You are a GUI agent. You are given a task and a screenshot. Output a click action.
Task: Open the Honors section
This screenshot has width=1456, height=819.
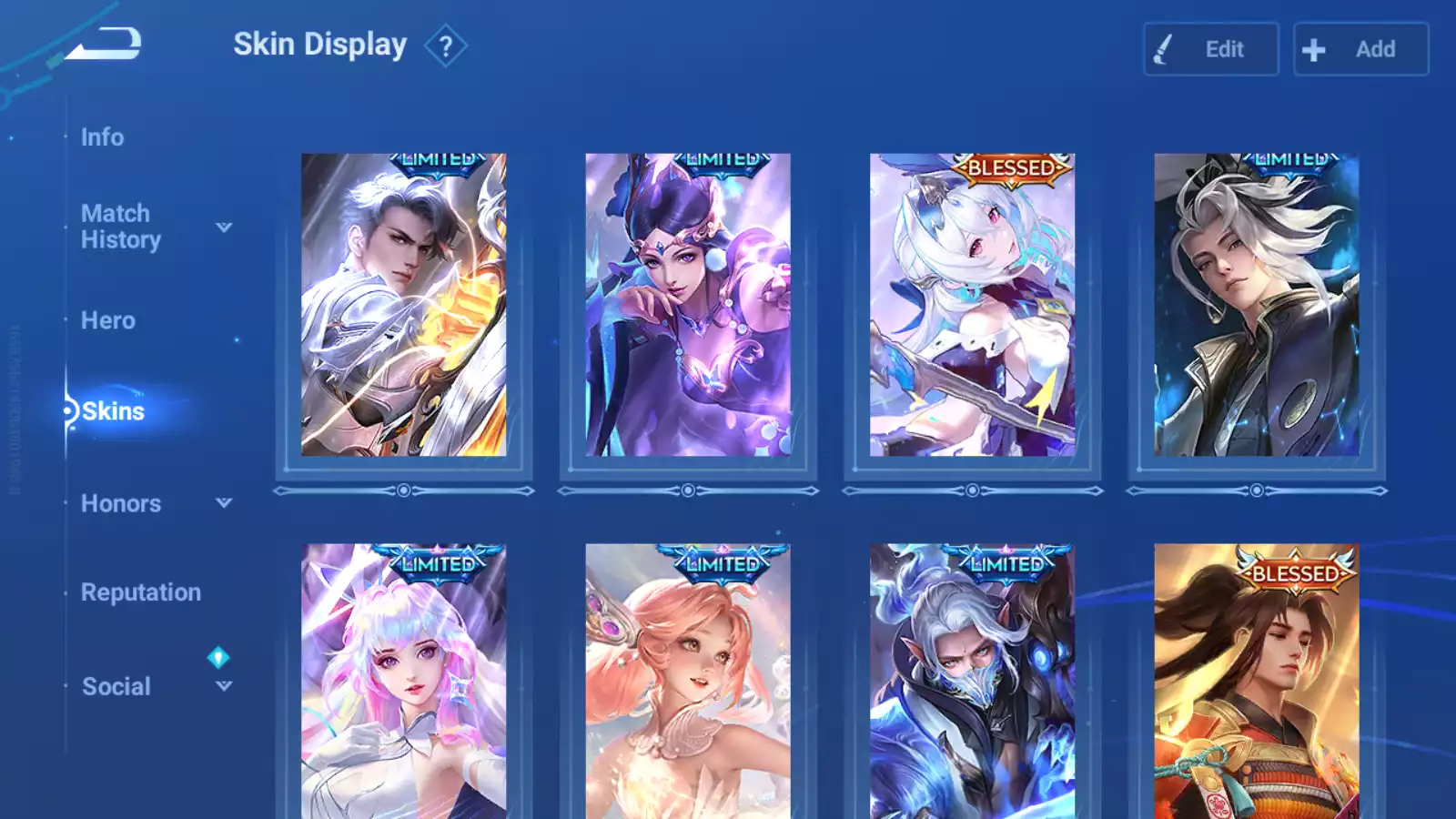(x=120, y=503)
